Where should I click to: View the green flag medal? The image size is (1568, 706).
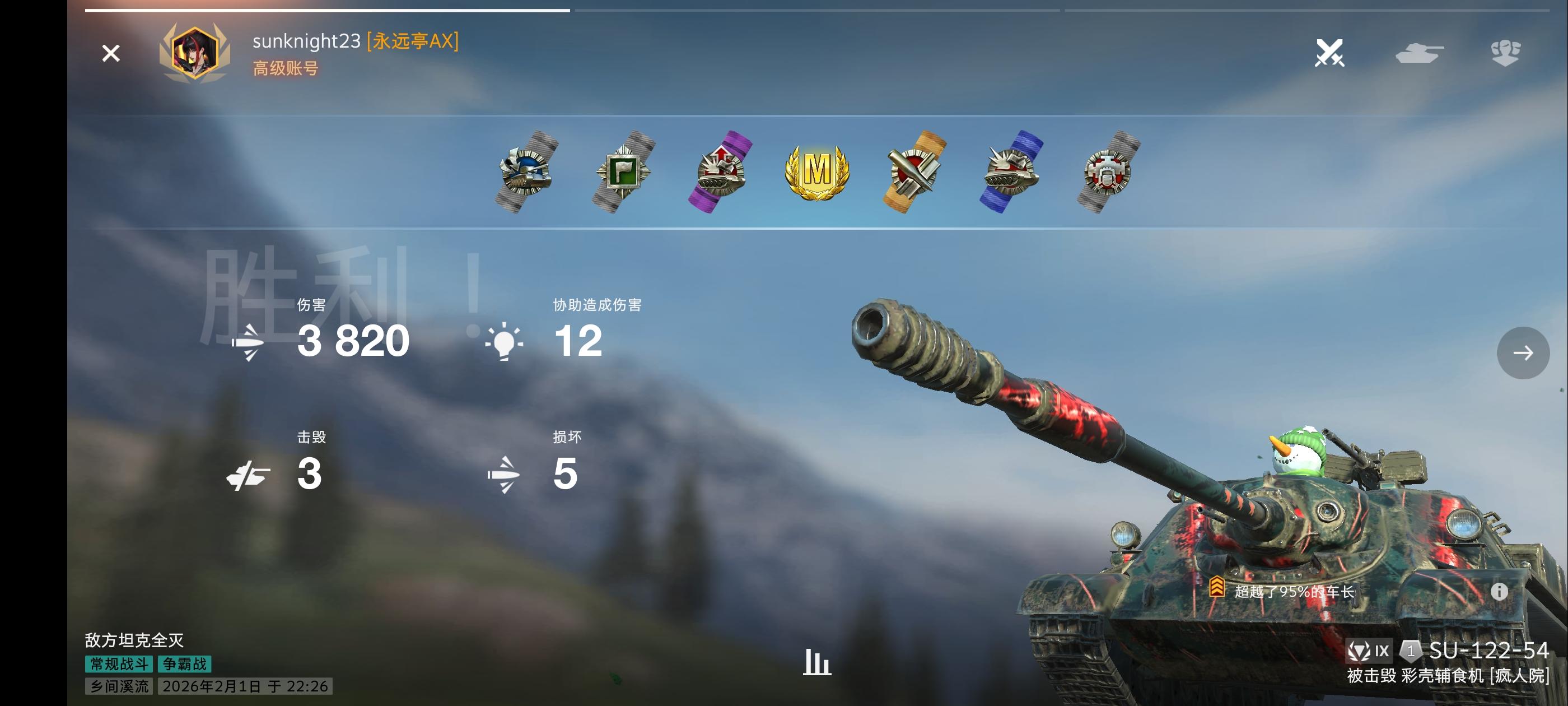(x=623, y=171)
